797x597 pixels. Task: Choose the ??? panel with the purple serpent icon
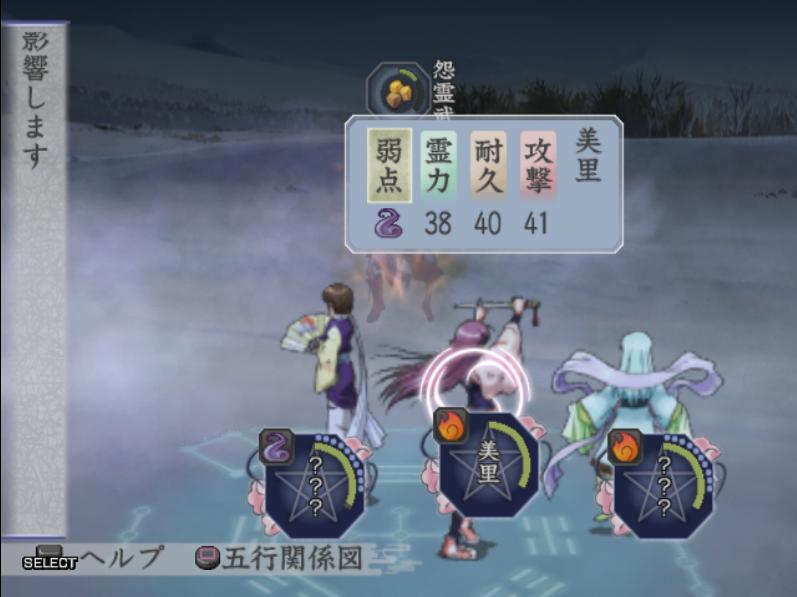point(312,482)
